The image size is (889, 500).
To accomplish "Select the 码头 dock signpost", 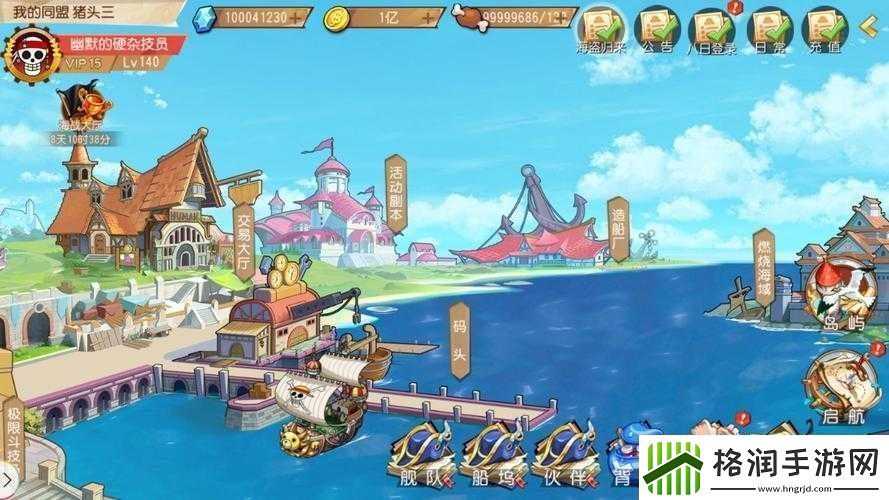I will 459,341.
